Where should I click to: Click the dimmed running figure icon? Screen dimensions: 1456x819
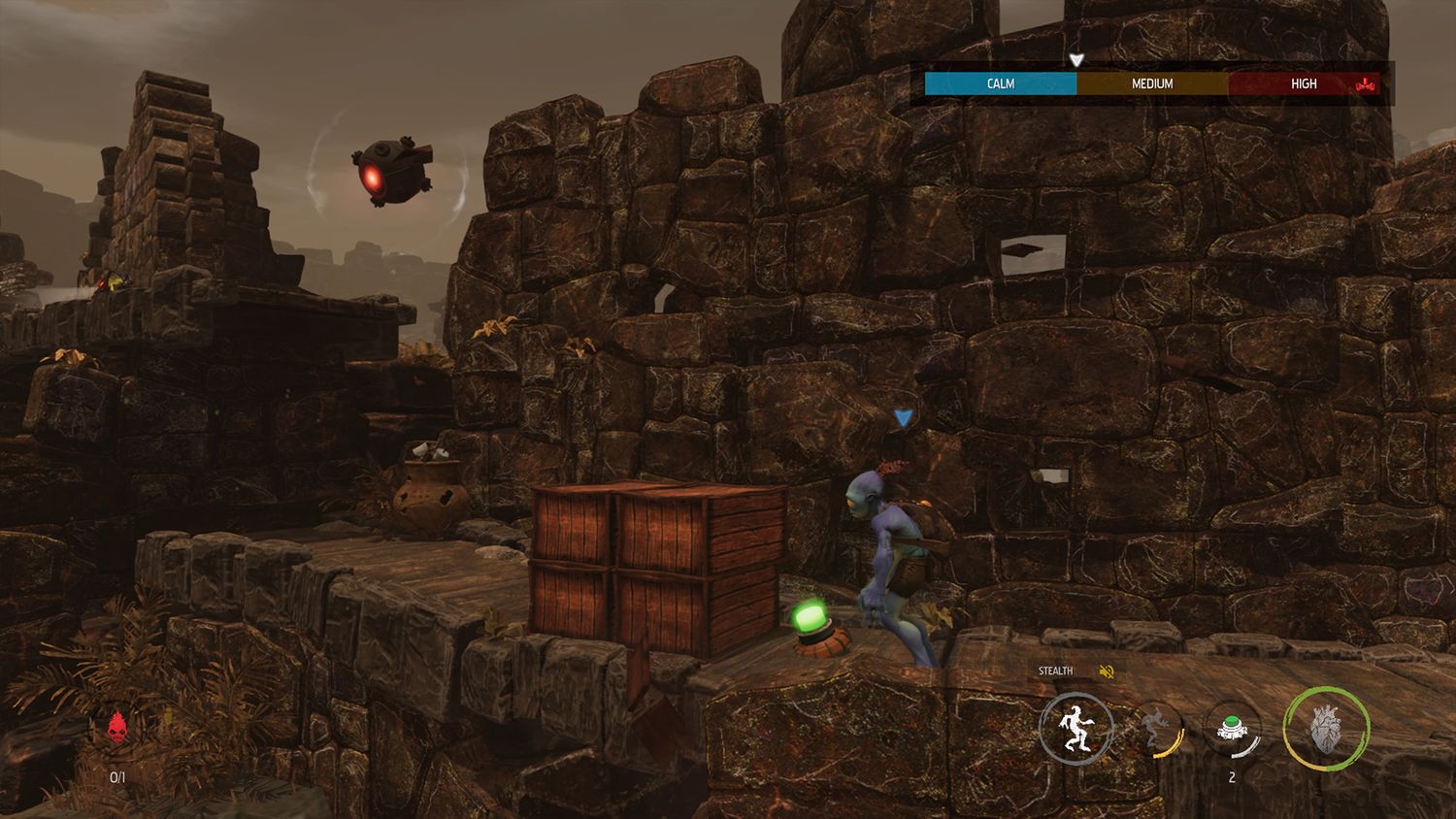point(1155,729)
